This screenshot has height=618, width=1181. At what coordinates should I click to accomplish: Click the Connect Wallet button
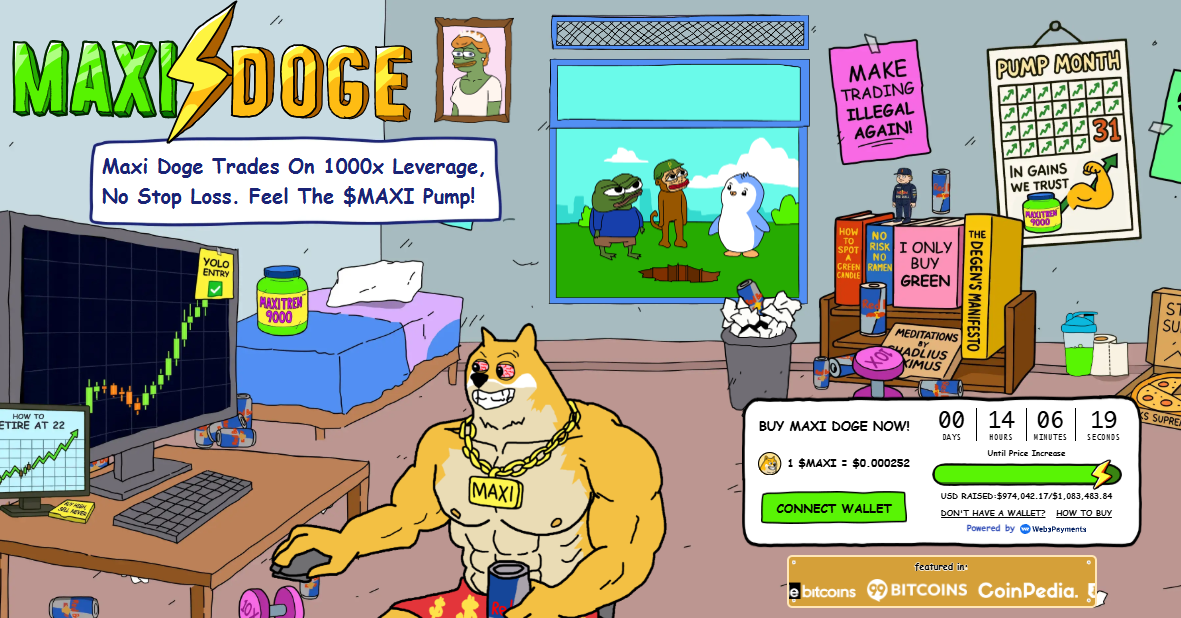pos(833,508)
